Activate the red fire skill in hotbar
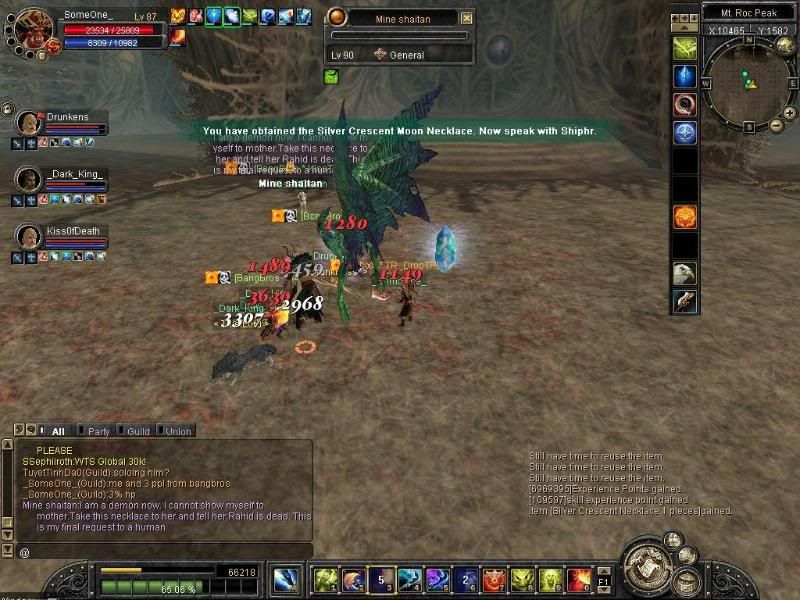This screenshot has height=600, width=800. pos(579,579)
